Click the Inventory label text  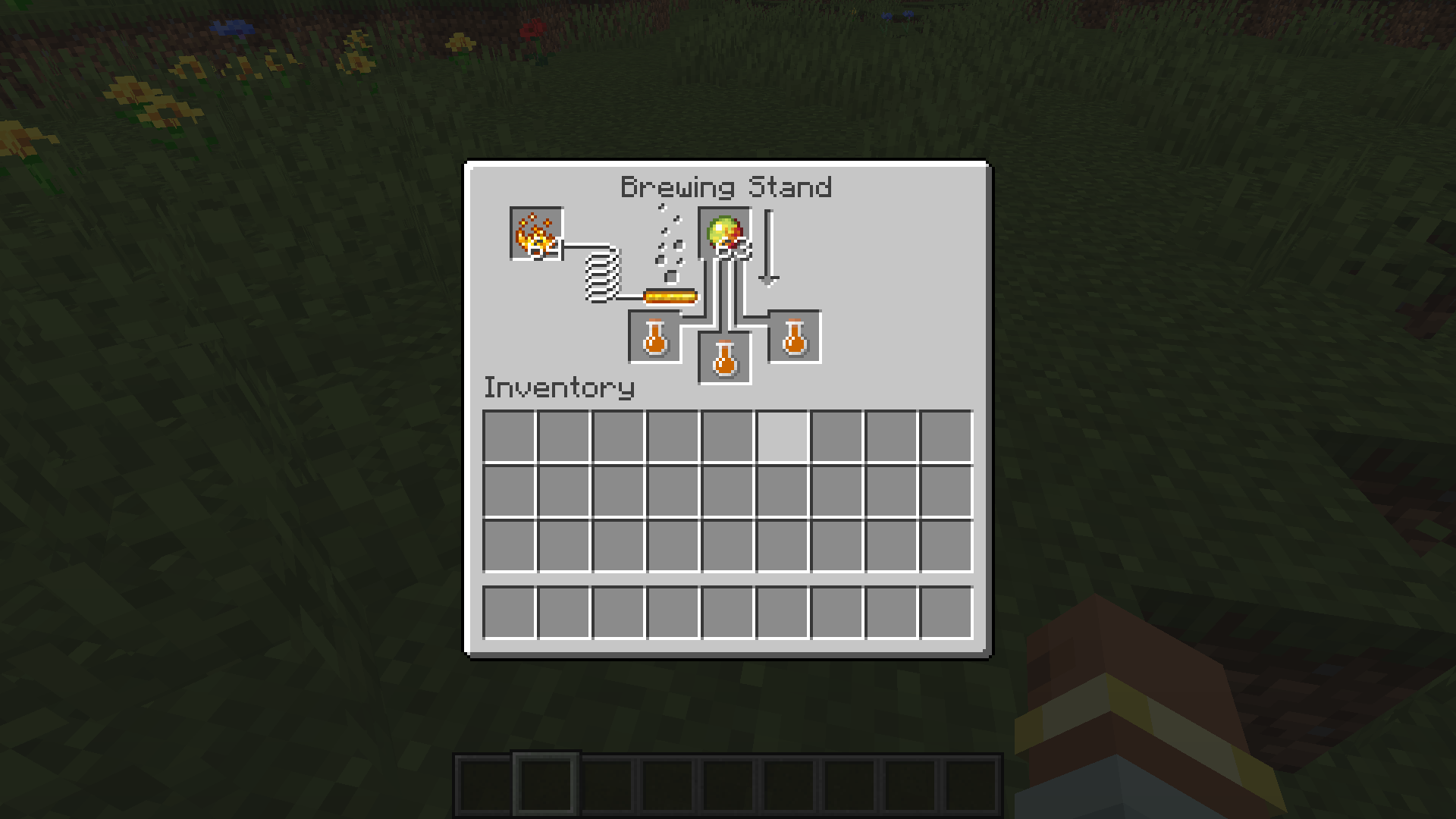[x=559, y=387]
